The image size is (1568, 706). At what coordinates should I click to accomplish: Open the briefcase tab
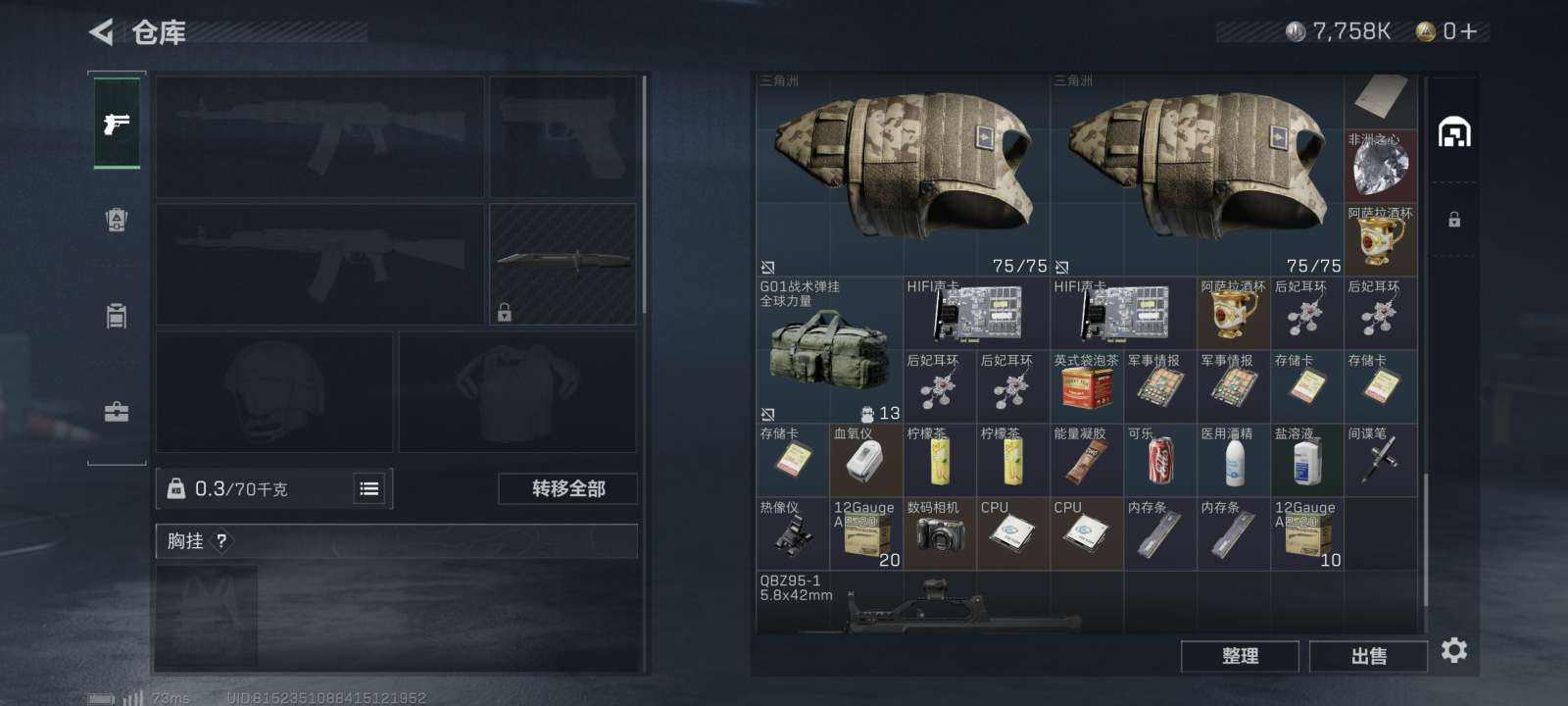tap(117, 412)
